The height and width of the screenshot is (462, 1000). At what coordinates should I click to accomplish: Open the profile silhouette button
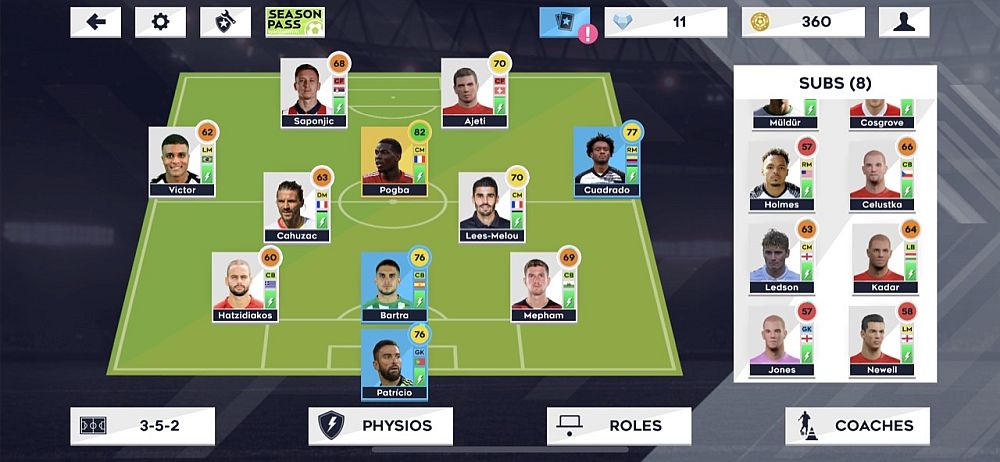click(903, 22)
